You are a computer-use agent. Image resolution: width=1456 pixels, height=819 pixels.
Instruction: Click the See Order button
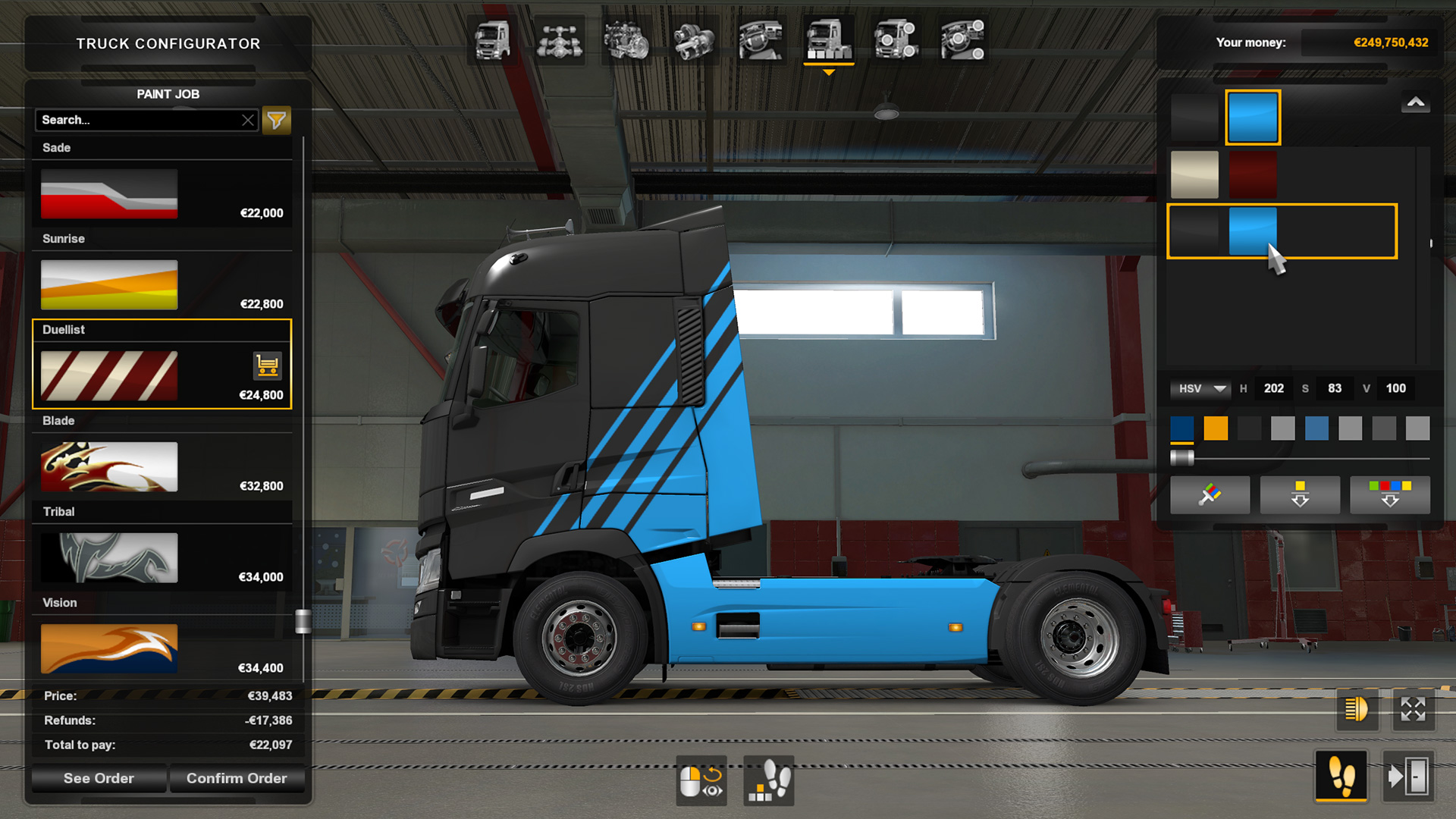99,778
